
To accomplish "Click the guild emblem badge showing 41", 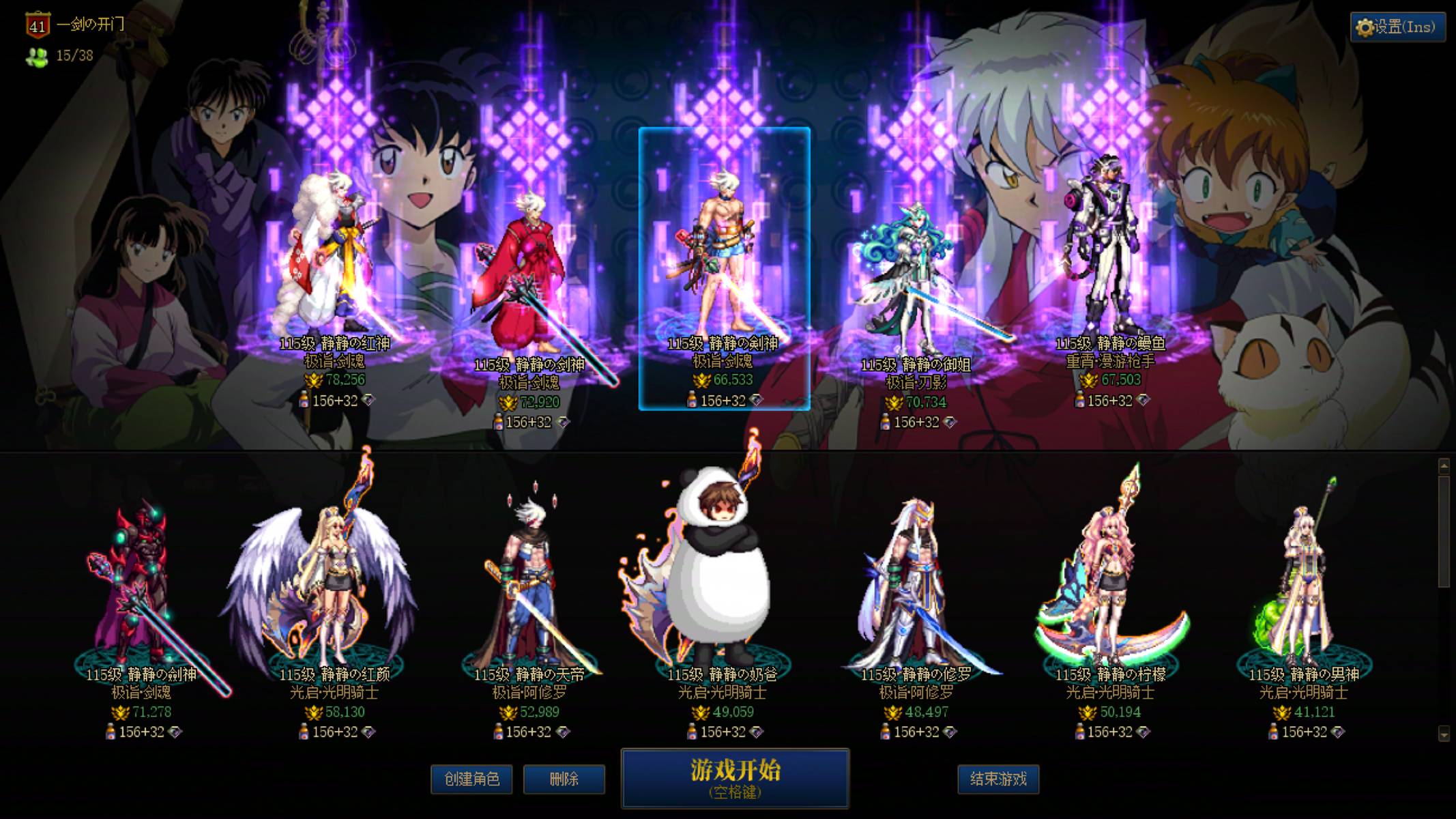I will click(x=35, y=26).
